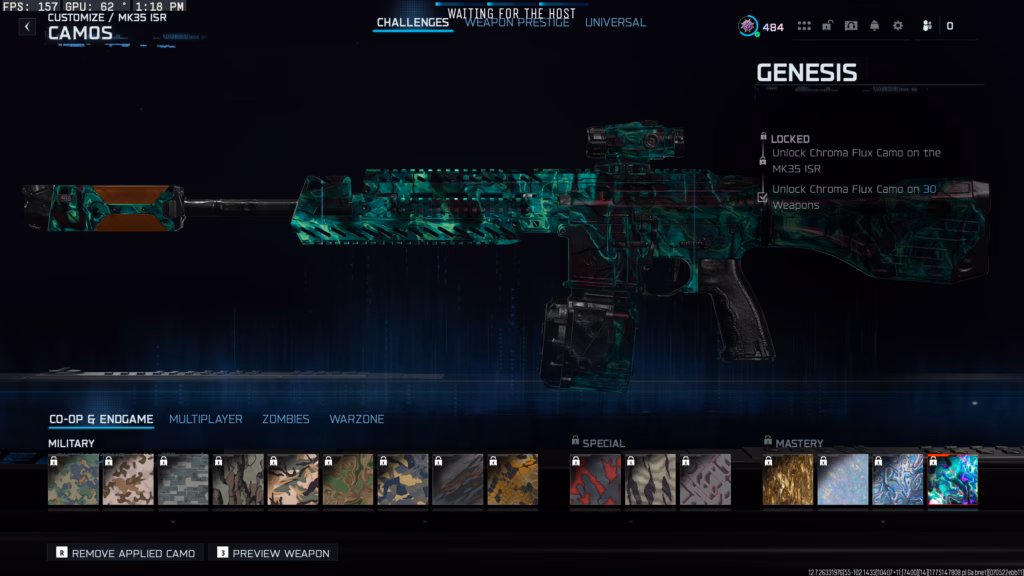Screen dimensions: 1024x576
Task: Open the Weapon Prestige tab
Action: coord(516,23)
